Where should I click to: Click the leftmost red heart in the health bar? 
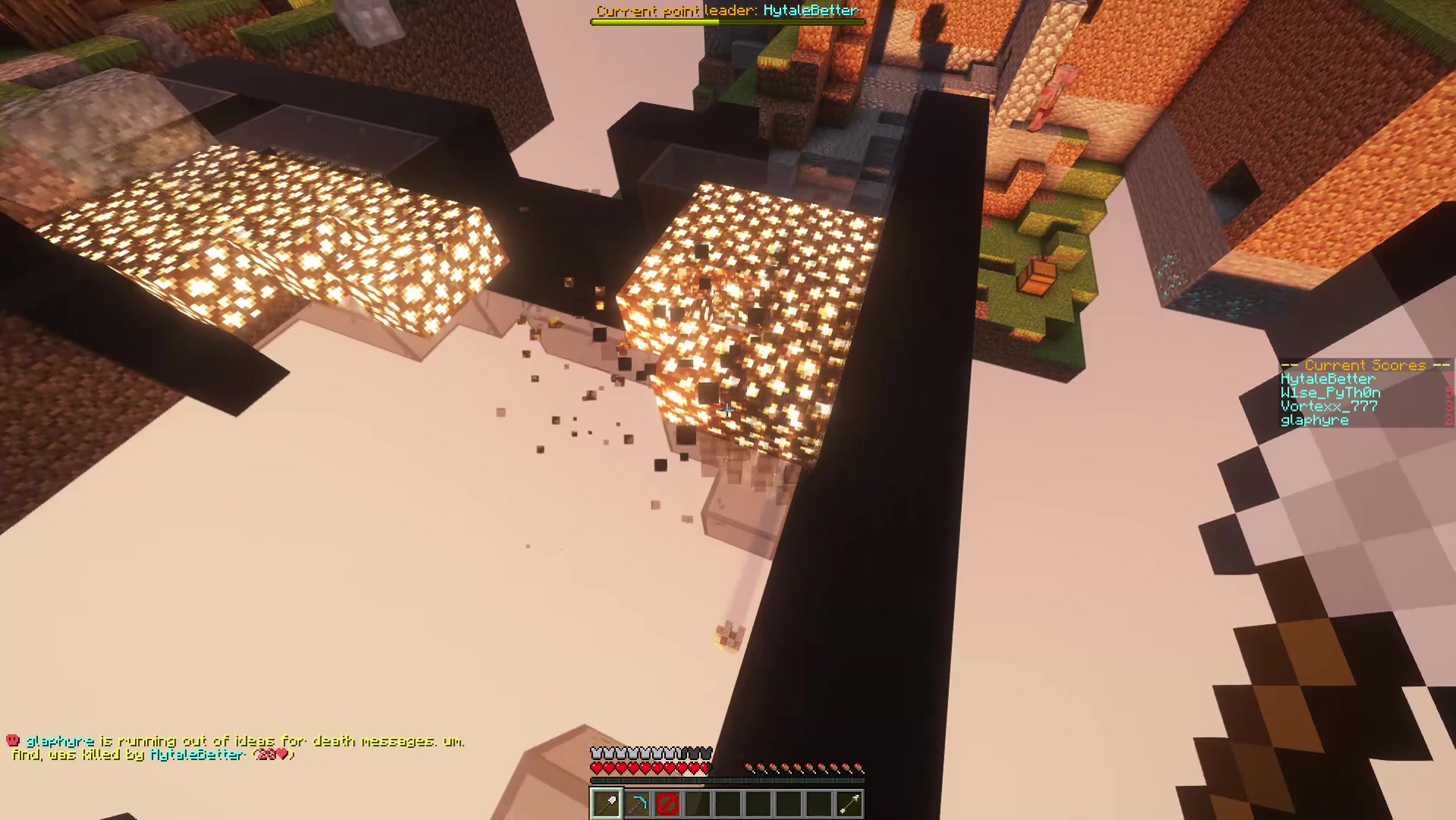pos(597,767)
